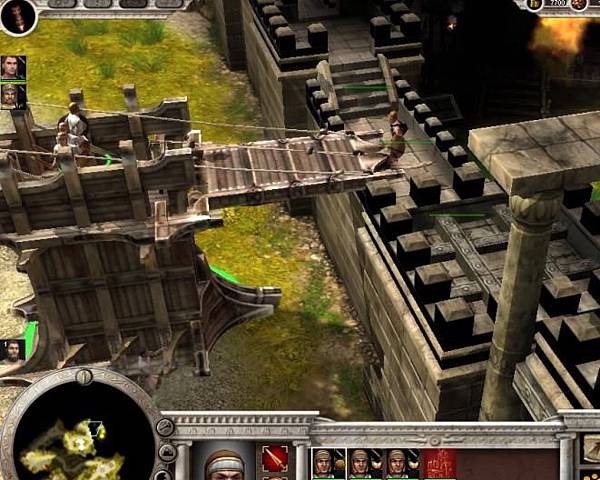The height and width of the screenshot is (480, 600).
Task: Choose the red banner unit card
Action: (x=439, y=463)
